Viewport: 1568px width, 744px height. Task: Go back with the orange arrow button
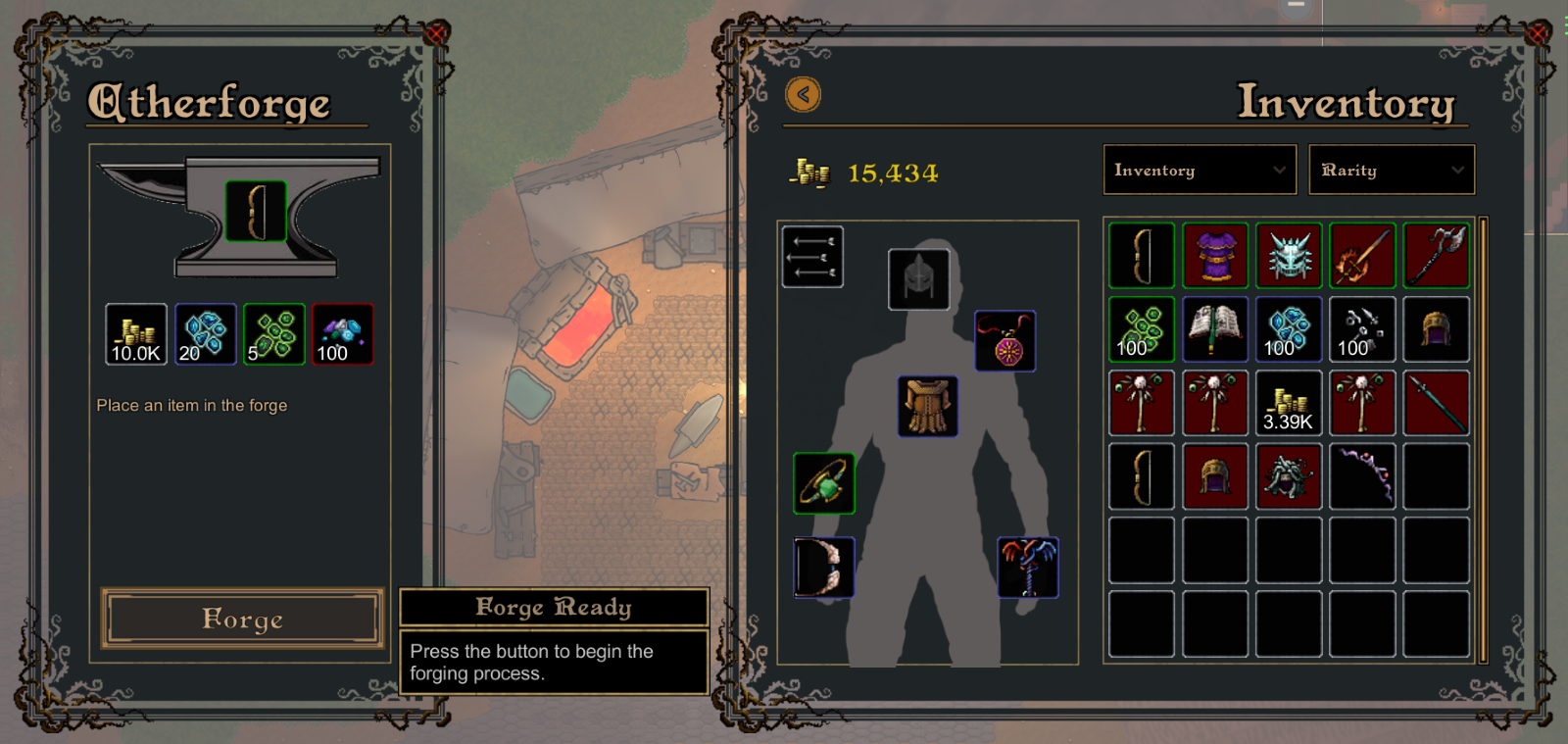click(803, 95)
